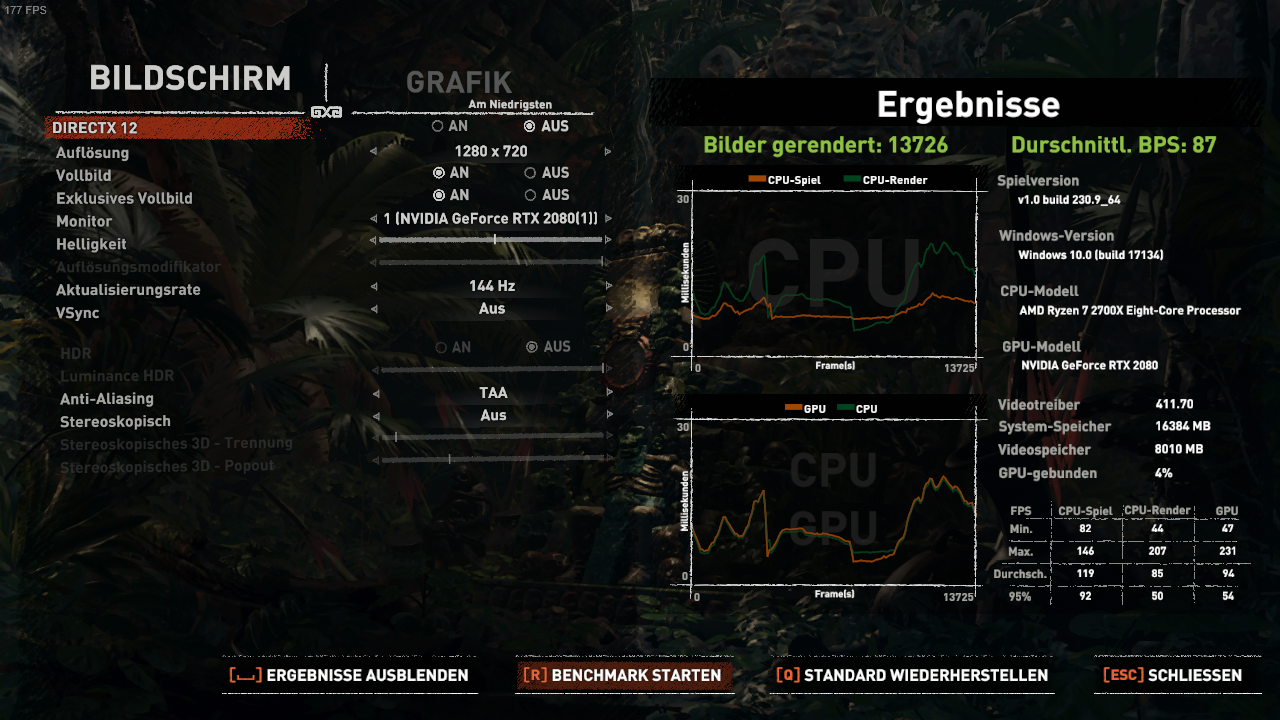Click the Helligkeit brightness slider handle
Image resolution: width=1280 pixels, height=720 pixels.
coord(497,239)
